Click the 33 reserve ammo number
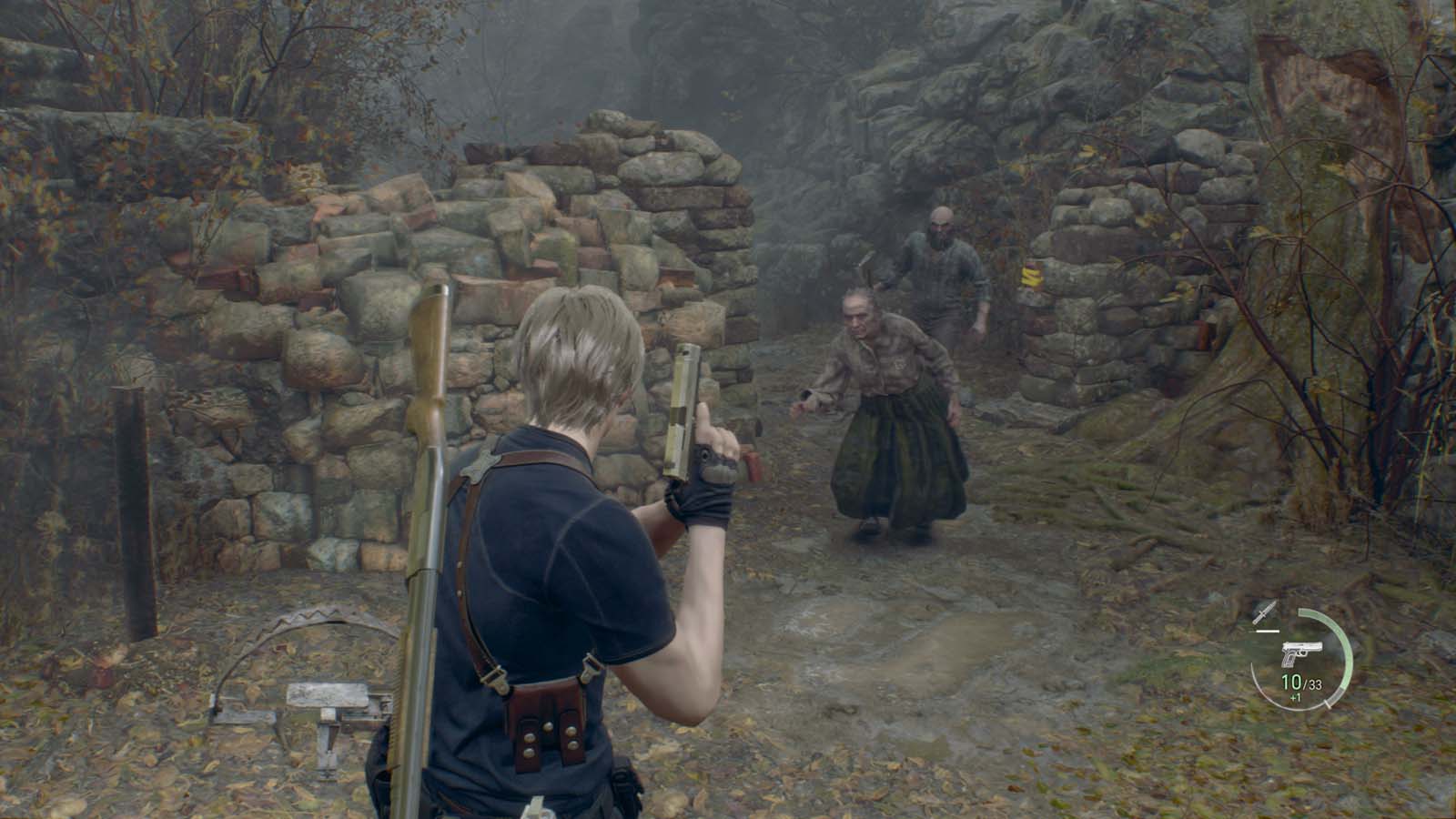Image resolution: width=1456 pixels, height=819 pixels. [1314, 684]
